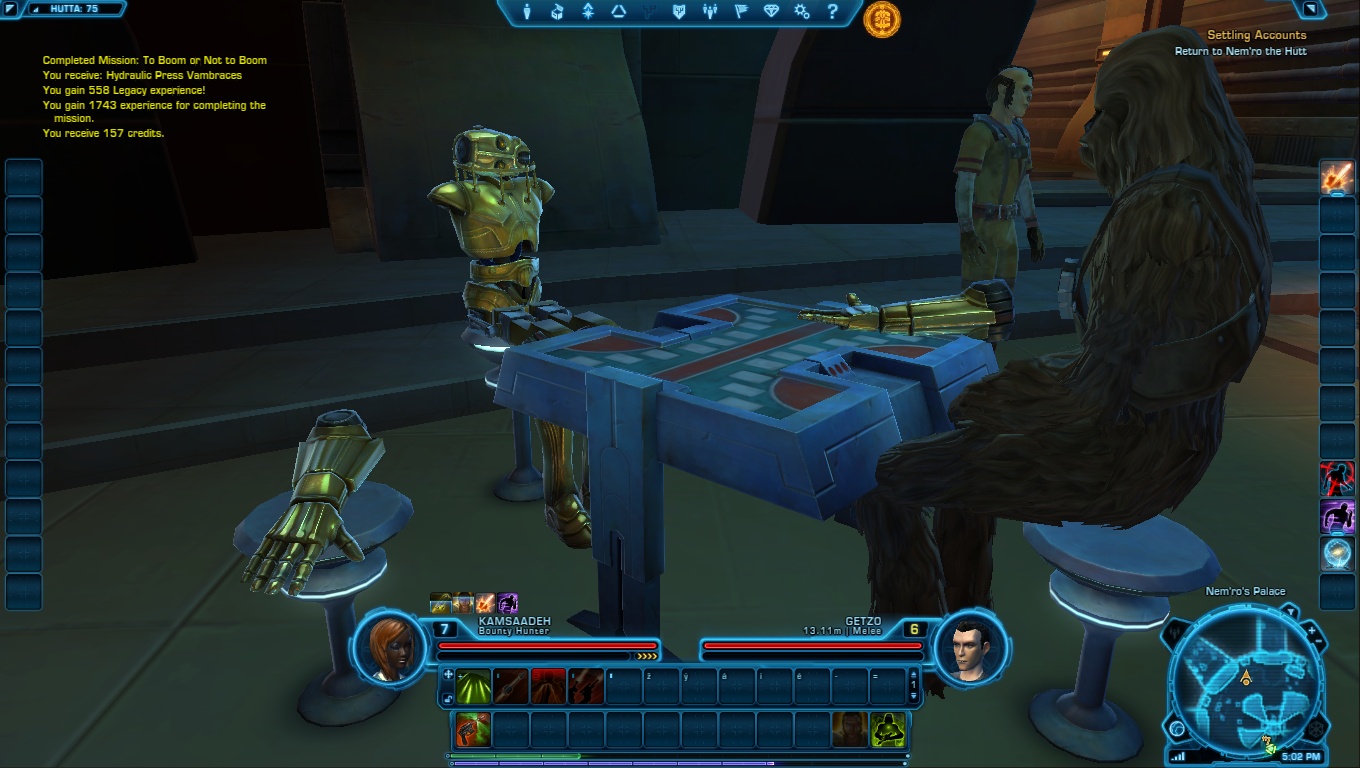Activate the green glowing figure ability
This screenshot has height=768, width=1360.
pos(887,729)
